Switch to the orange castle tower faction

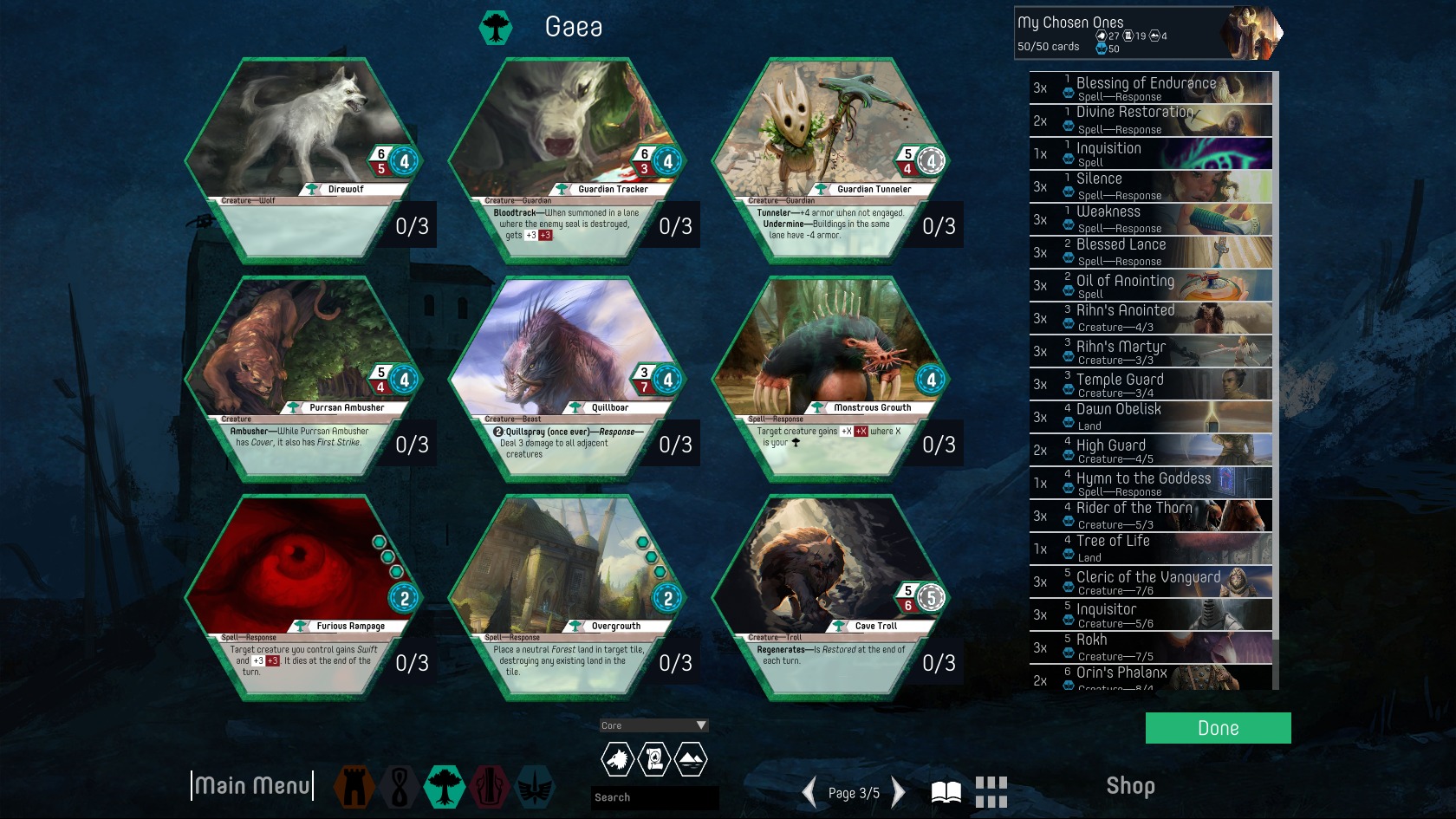coord(354,787)
